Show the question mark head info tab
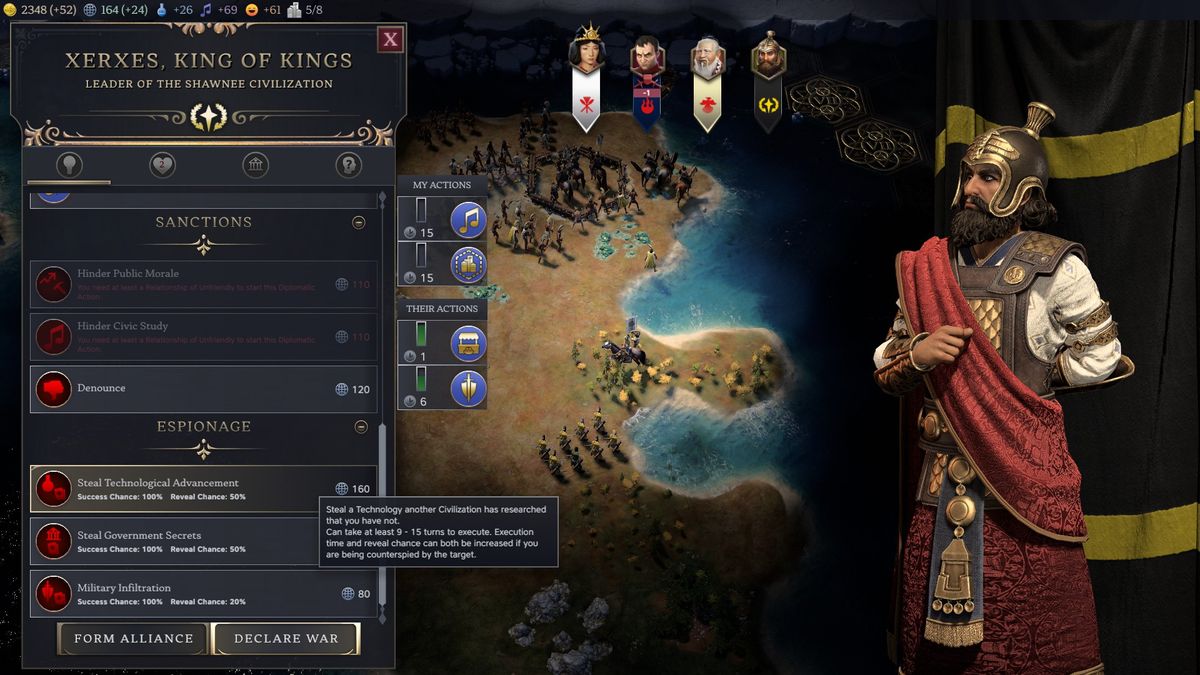This screenshot has height=675, width=1200. [348, 165]
